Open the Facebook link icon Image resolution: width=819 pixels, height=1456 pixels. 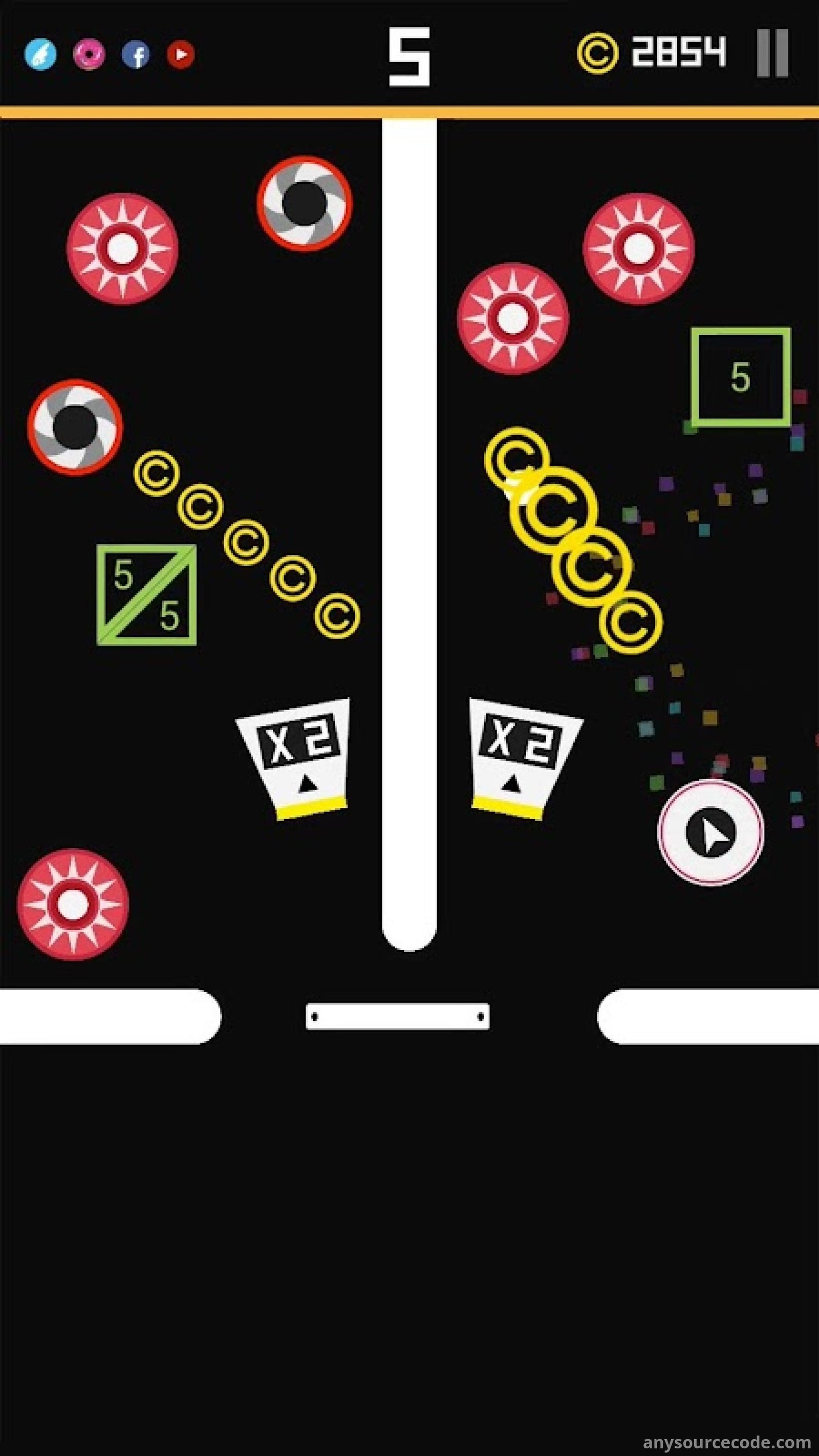point(136,55)
